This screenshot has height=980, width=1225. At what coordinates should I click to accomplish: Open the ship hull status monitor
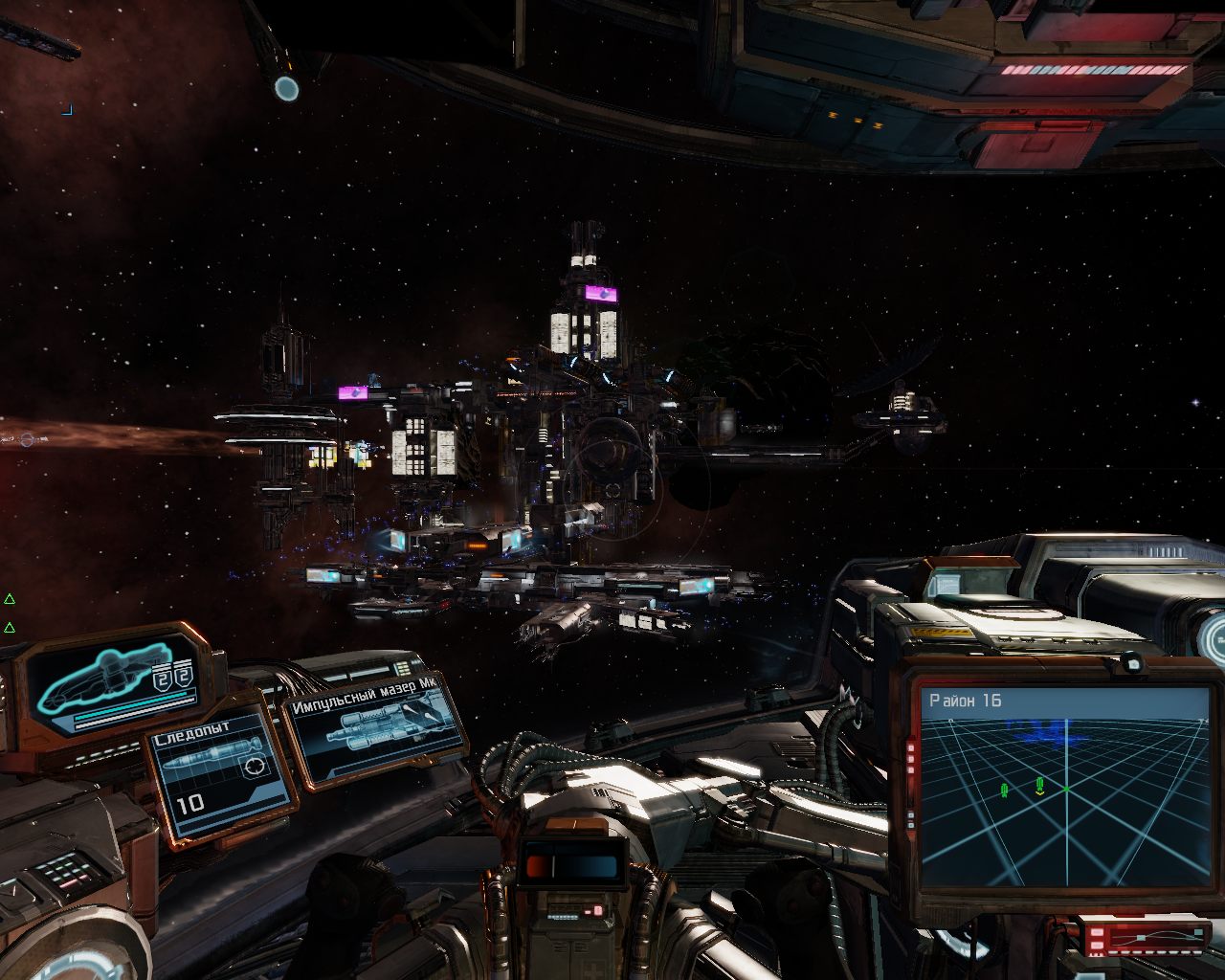coord(113,679)
